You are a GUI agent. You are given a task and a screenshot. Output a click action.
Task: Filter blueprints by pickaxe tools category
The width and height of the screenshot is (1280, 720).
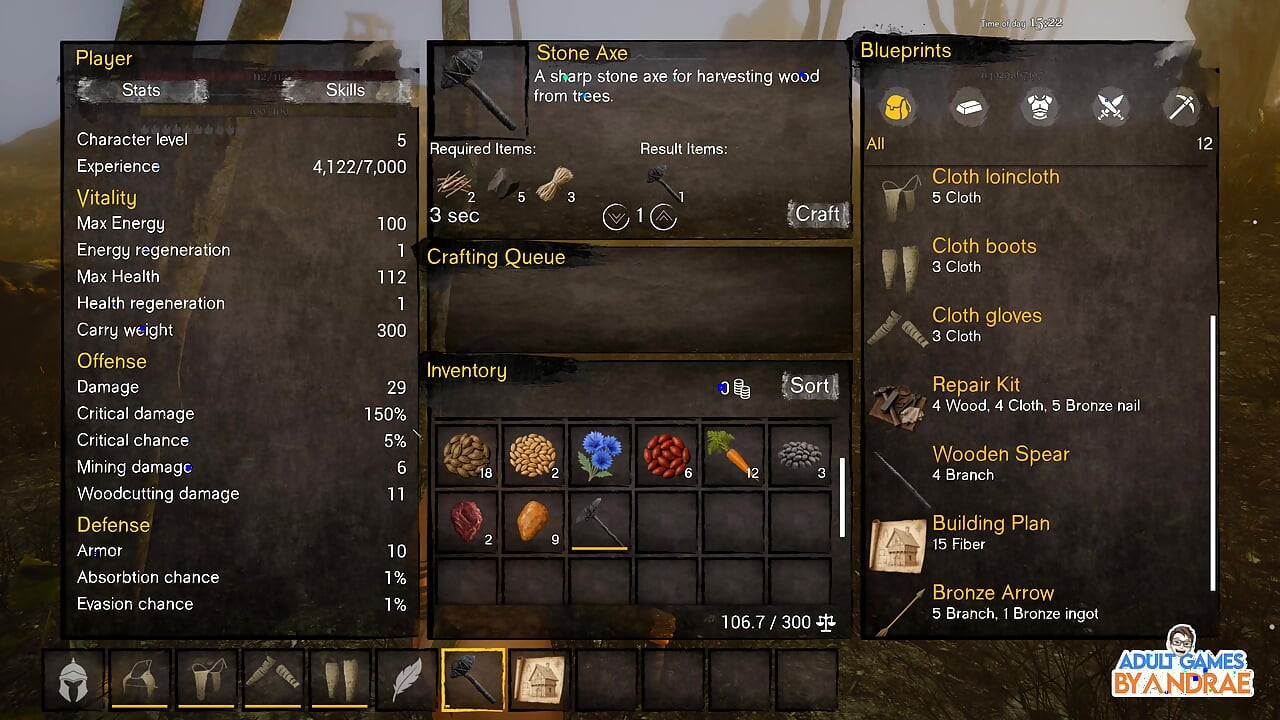point(1182,107)
